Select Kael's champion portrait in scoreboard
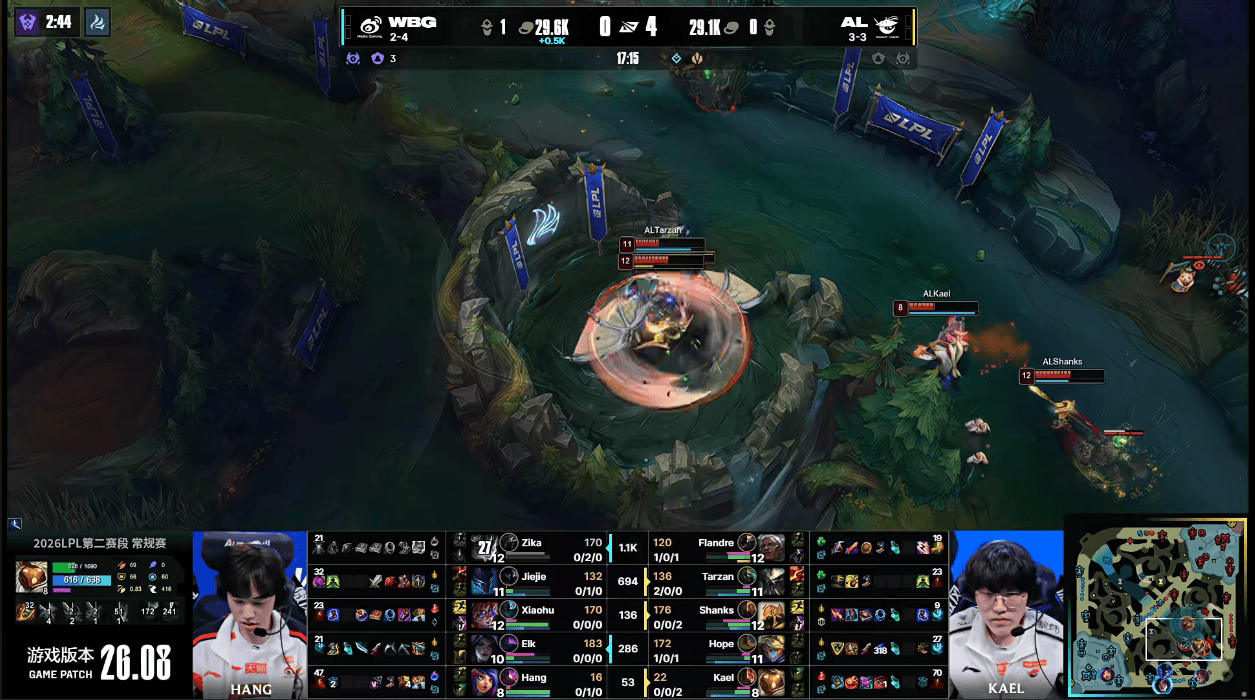 point(772,681)
